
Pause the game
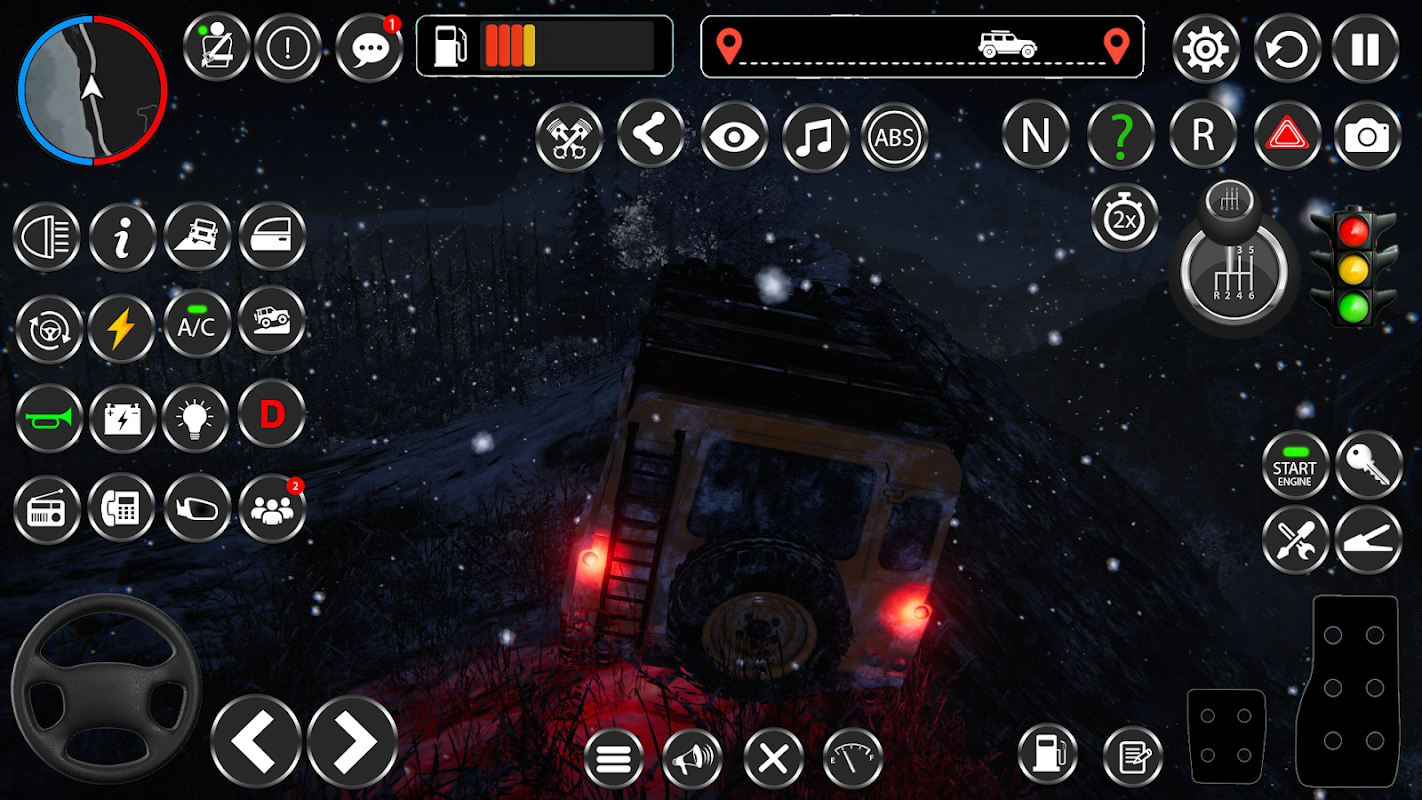[x=1365, y=48]
